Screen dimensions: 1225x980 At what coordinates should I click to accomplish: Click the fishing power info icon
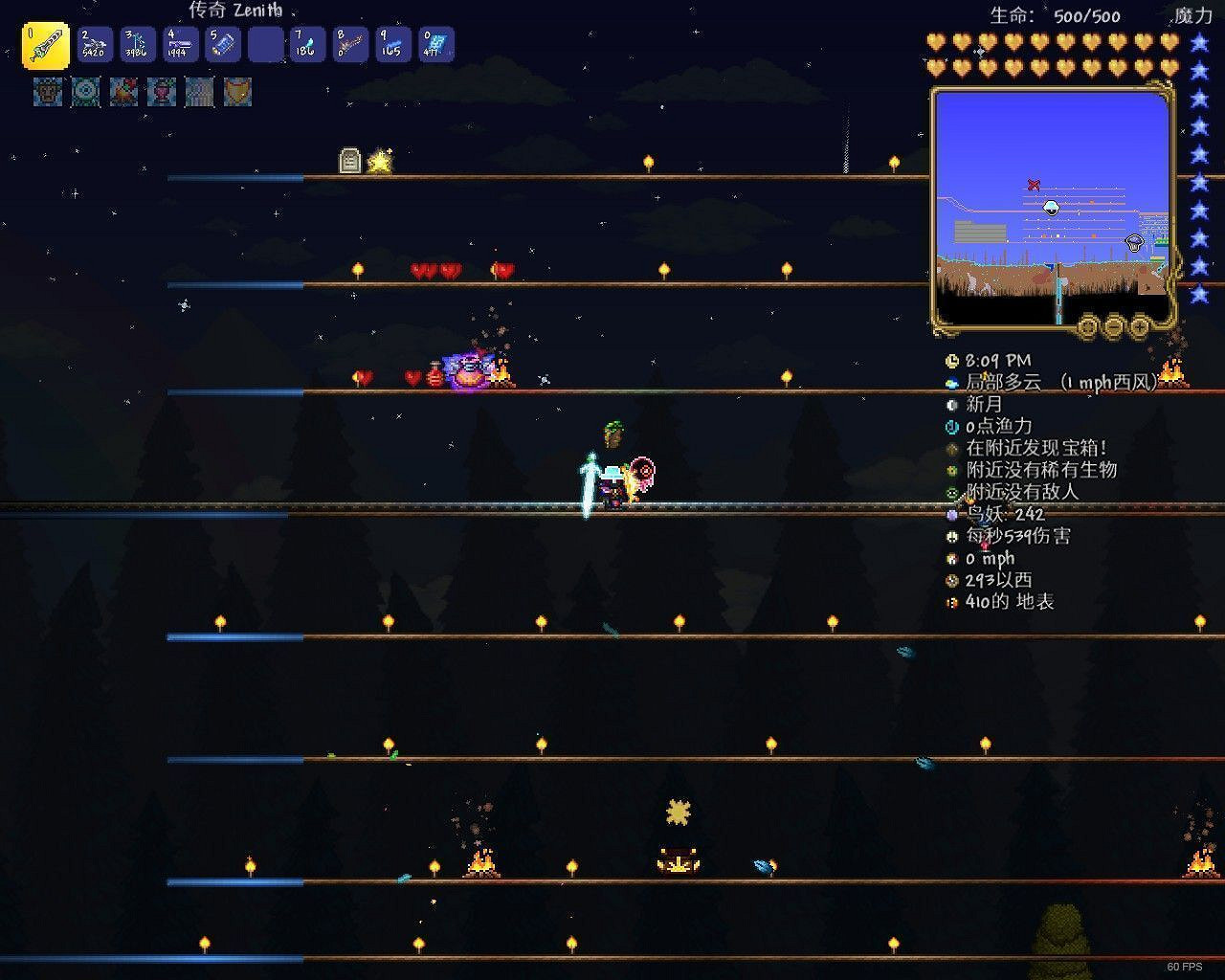coord(951,426)
